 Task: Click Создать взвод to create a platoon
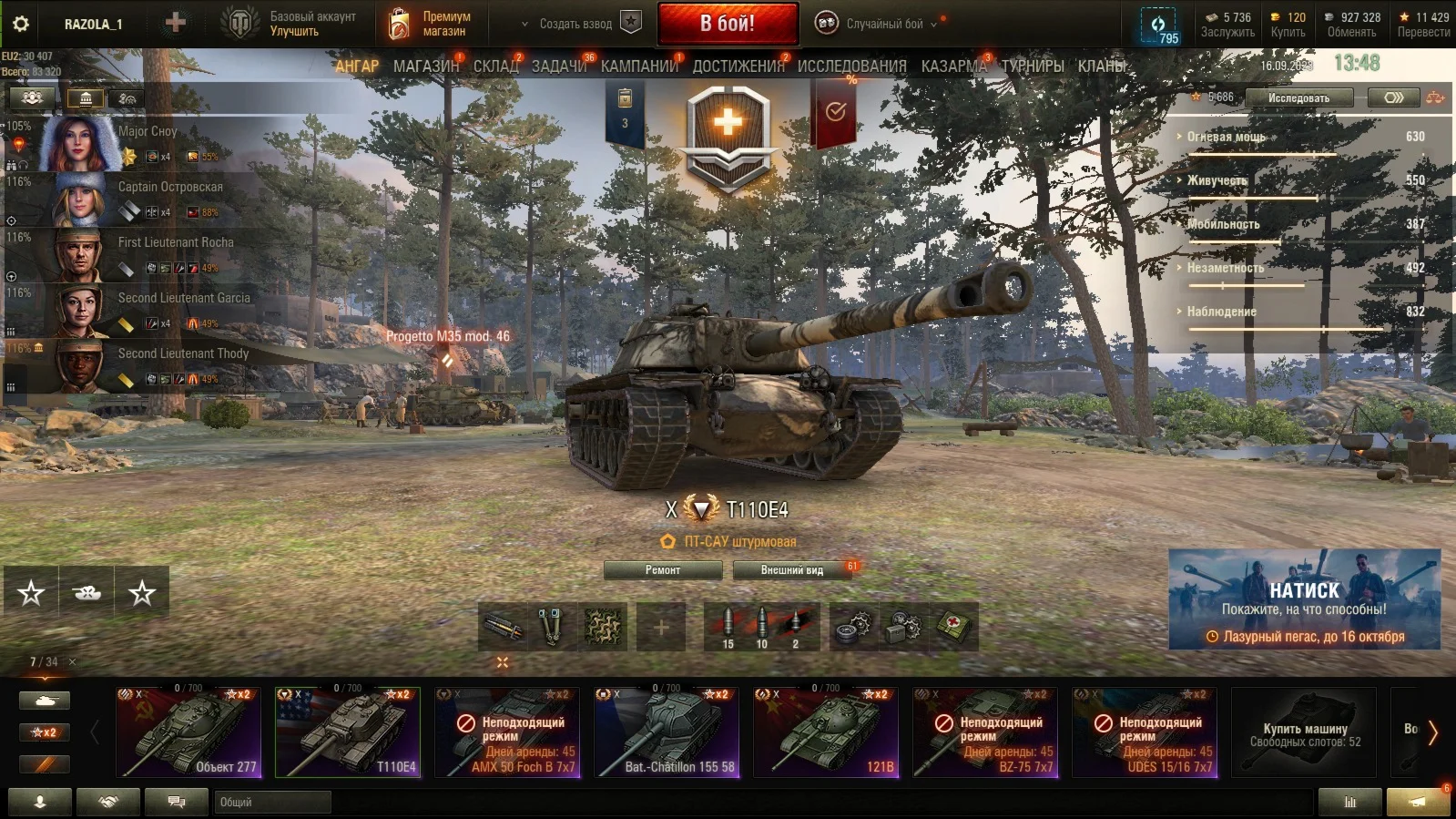[575, 24]
